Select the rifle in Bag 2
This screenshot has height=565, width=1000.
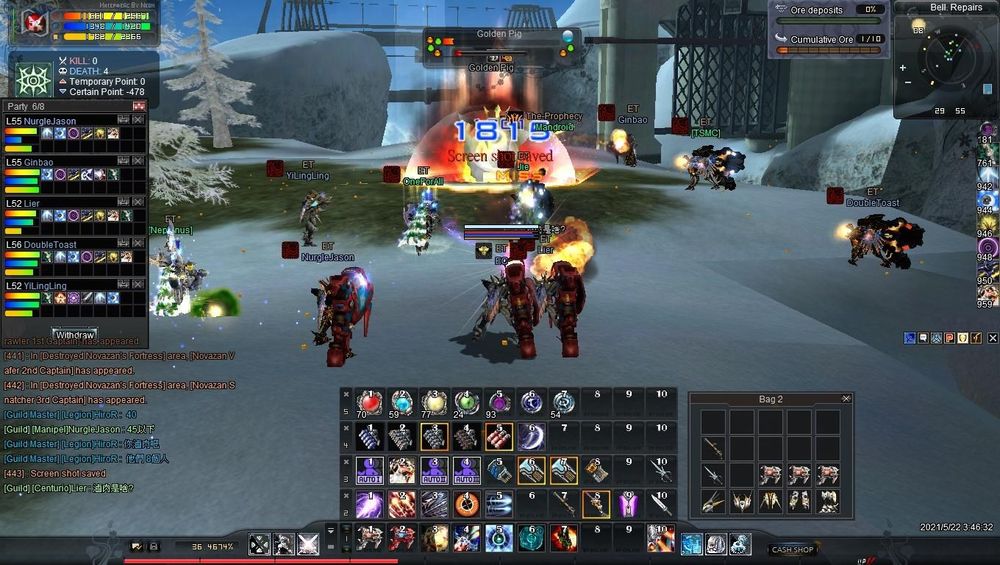tap(713, 447)
